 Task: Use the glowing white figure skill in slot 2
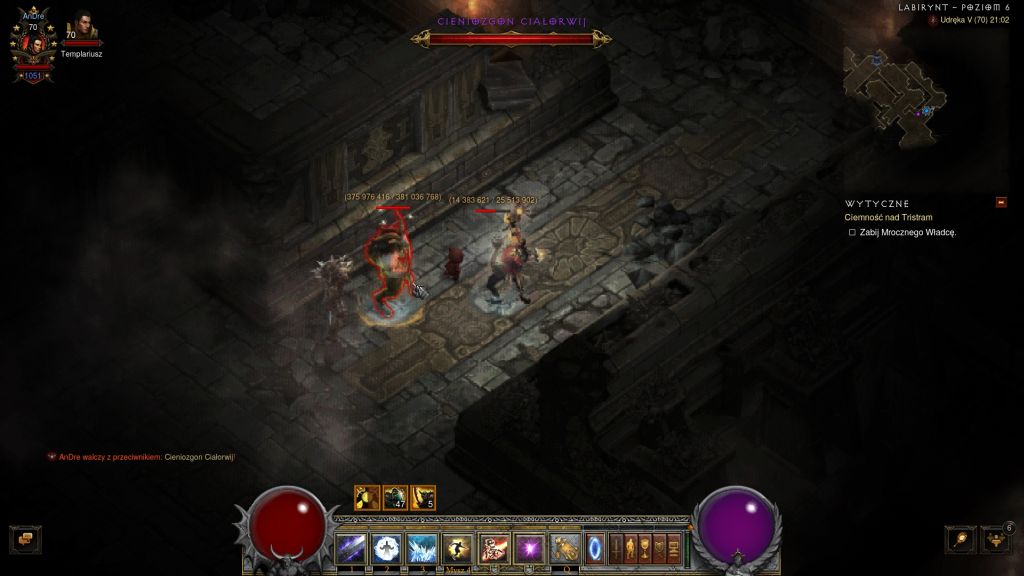point(386,547)
